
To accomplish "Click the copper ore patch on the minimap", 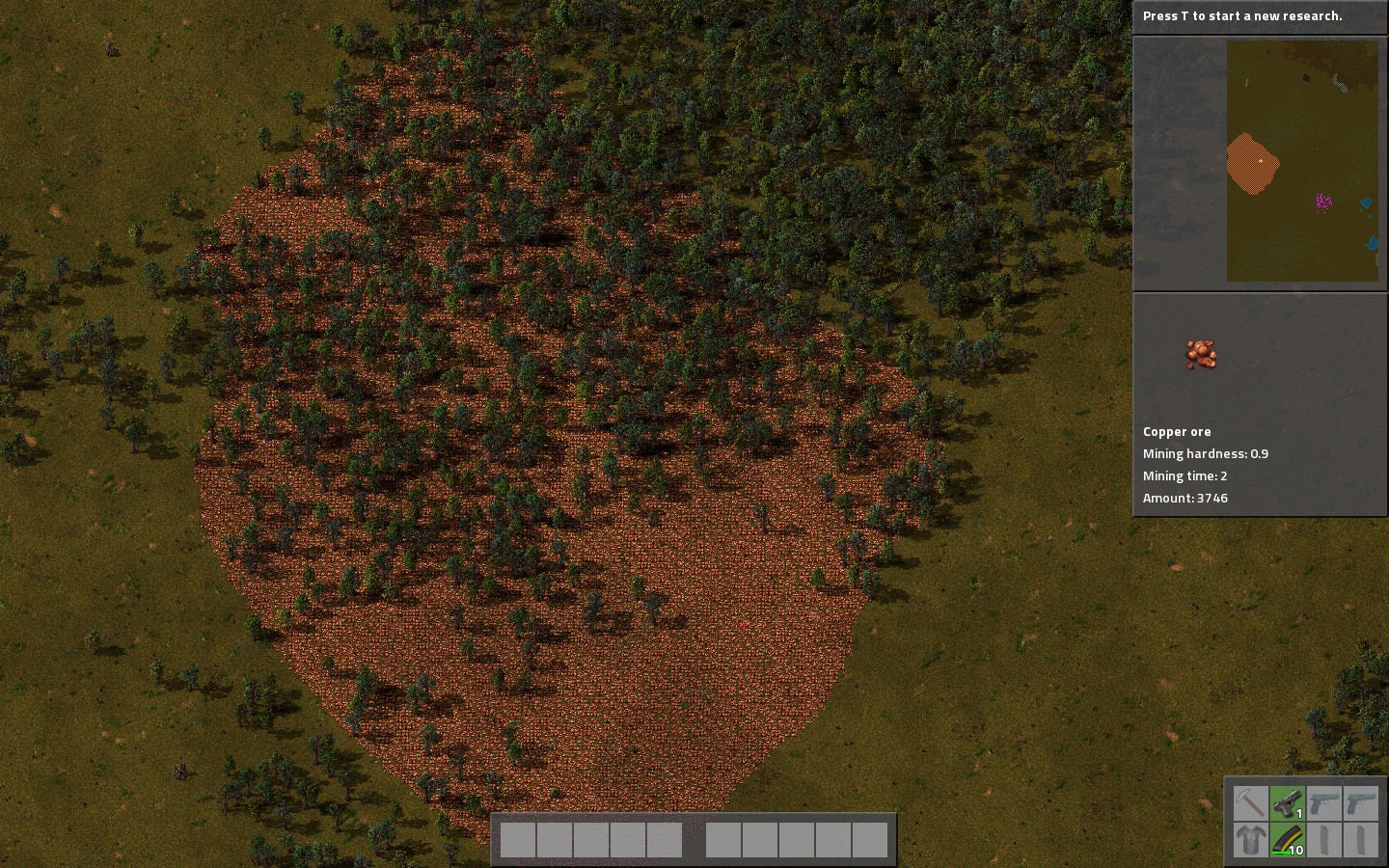I will (x=1252, y=164).
